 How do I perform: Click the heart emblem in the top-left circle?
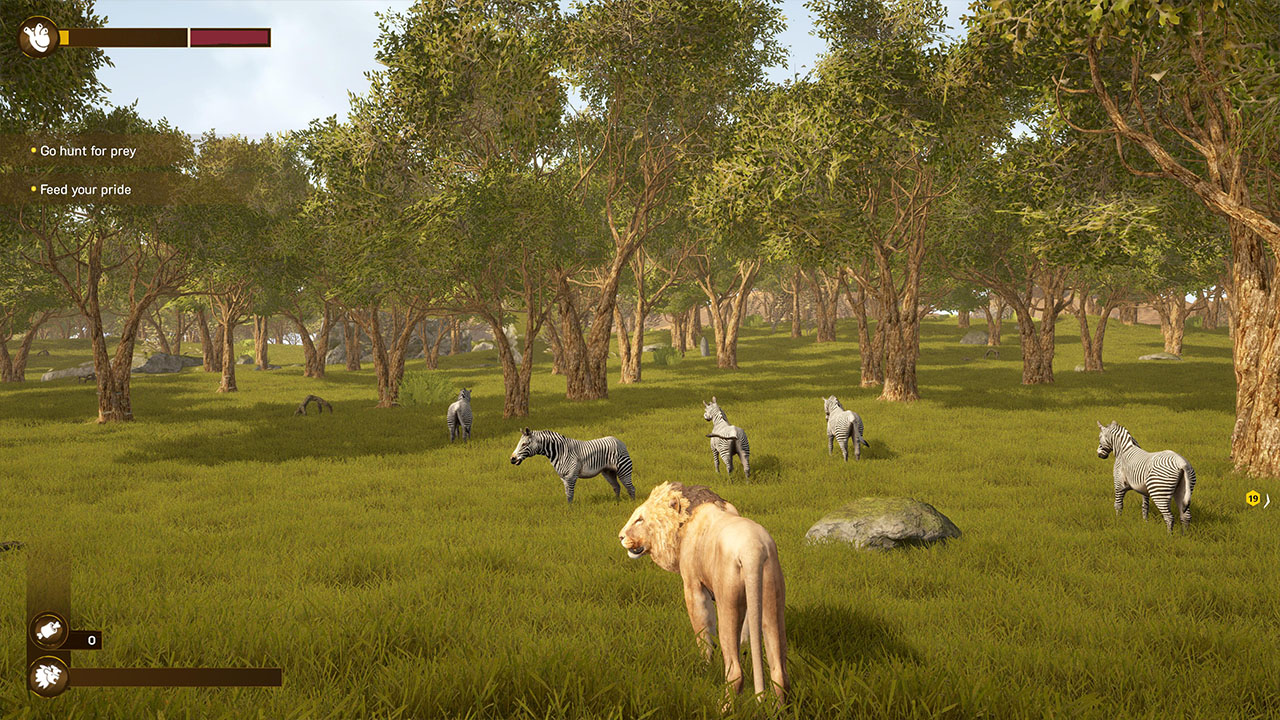click(37, 37)
